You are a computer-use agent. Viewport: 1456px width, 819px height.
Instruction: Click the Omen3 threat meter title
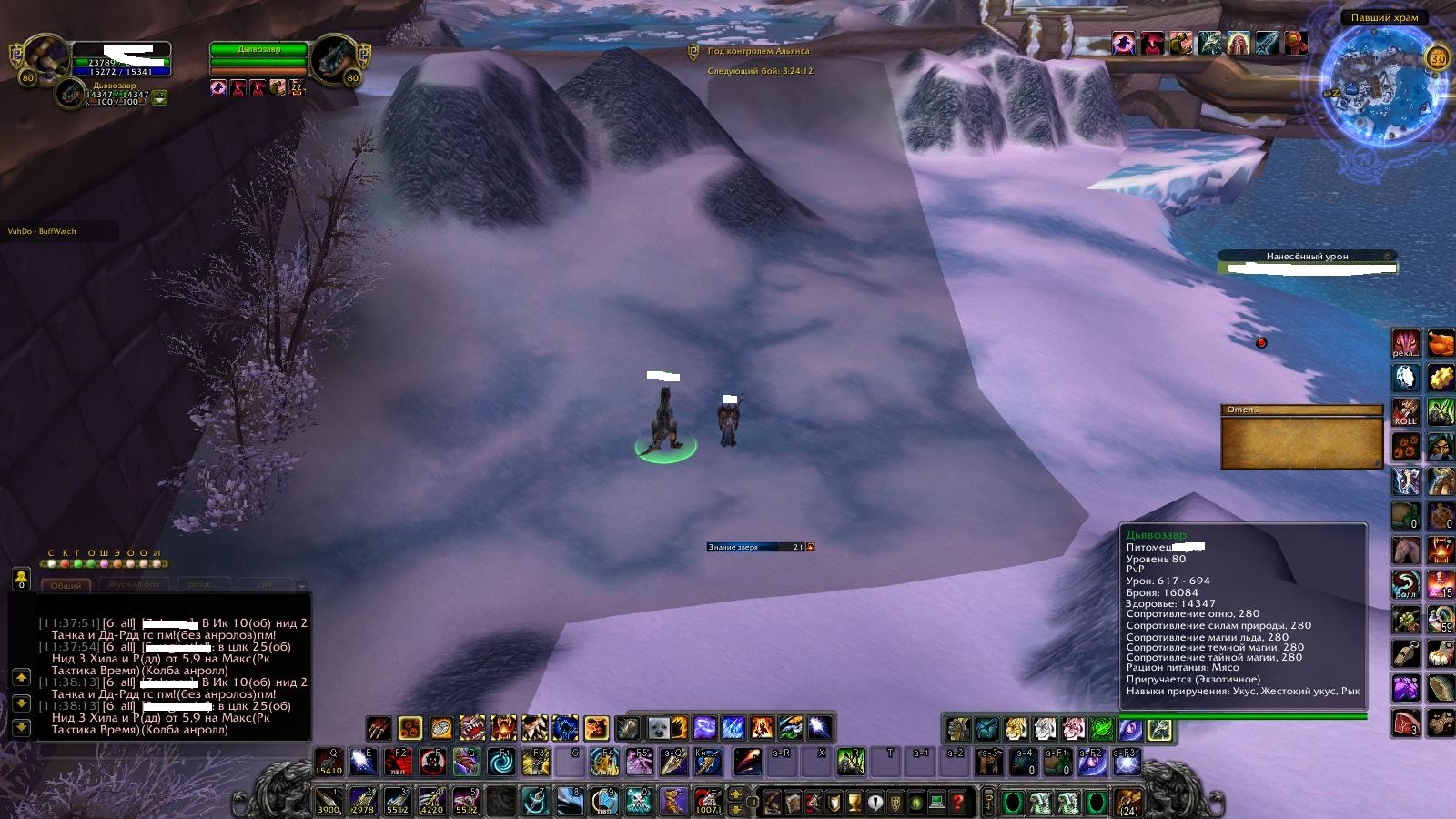(1301, 410)
